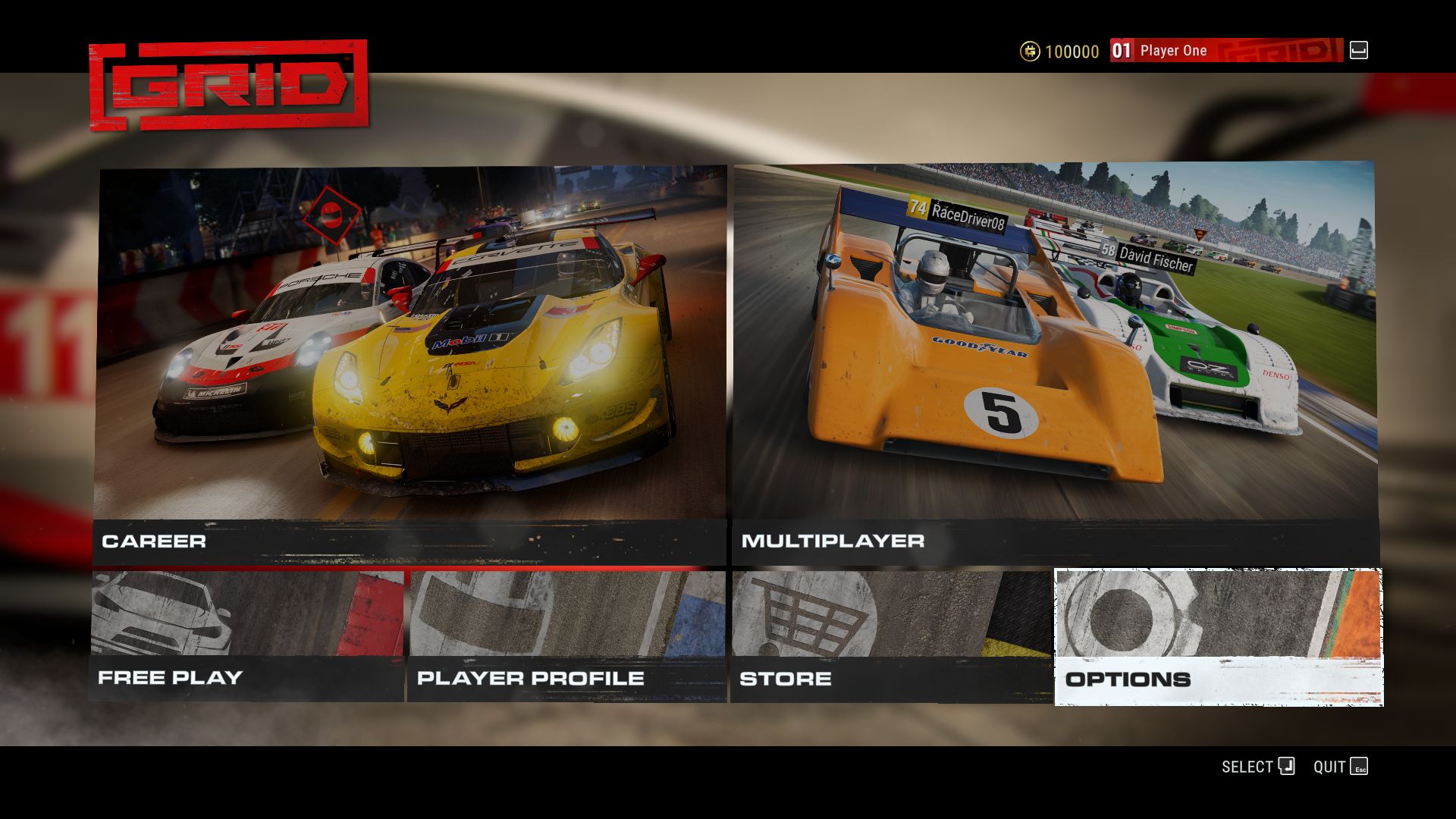The height and width of the screenshot is (819, 1456).
Task: Open Player Profile
Action: tap(566, 637)
